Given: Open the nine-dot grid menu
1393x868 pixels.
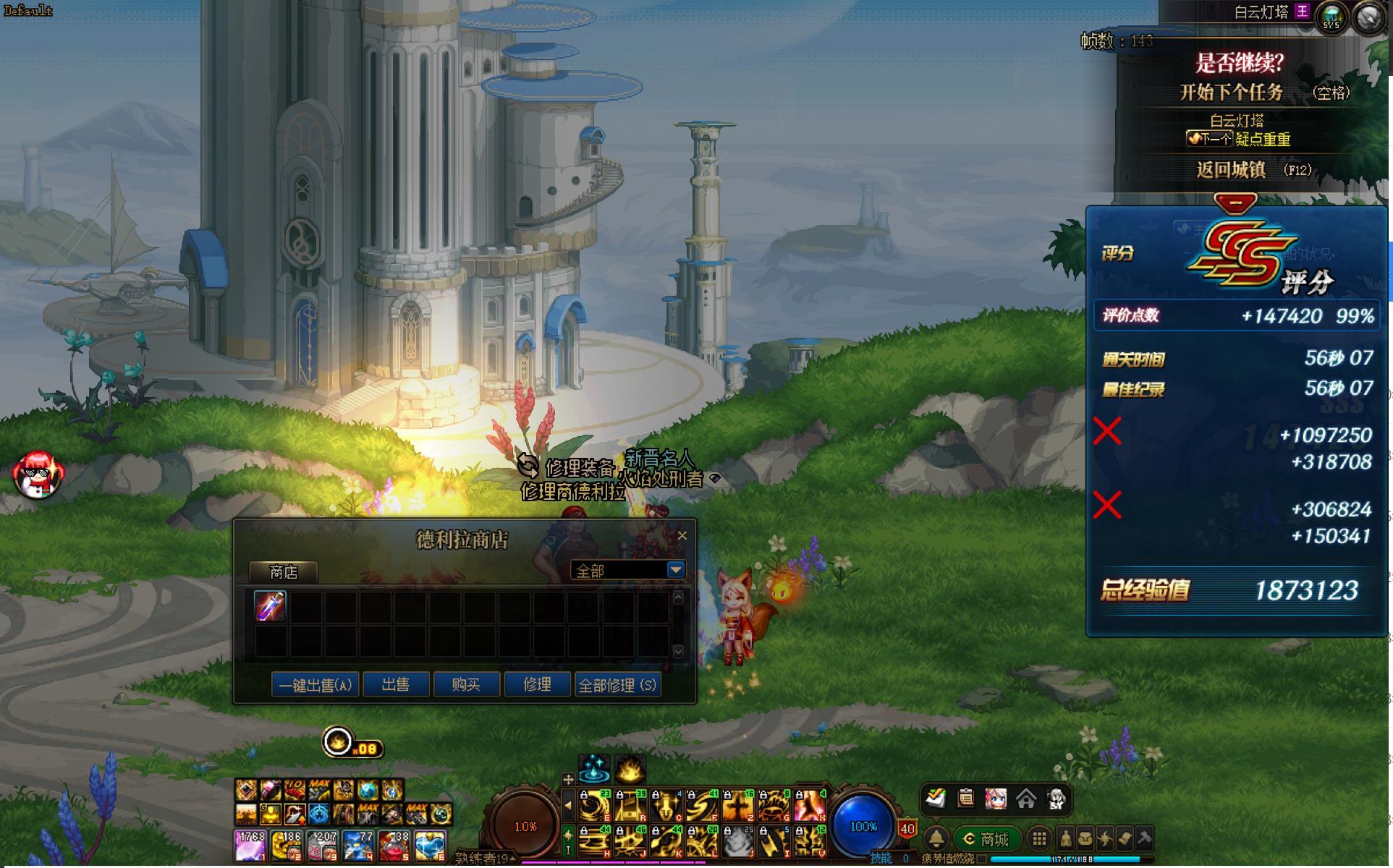Looking at the screenshot, I should click(1039, 839).
